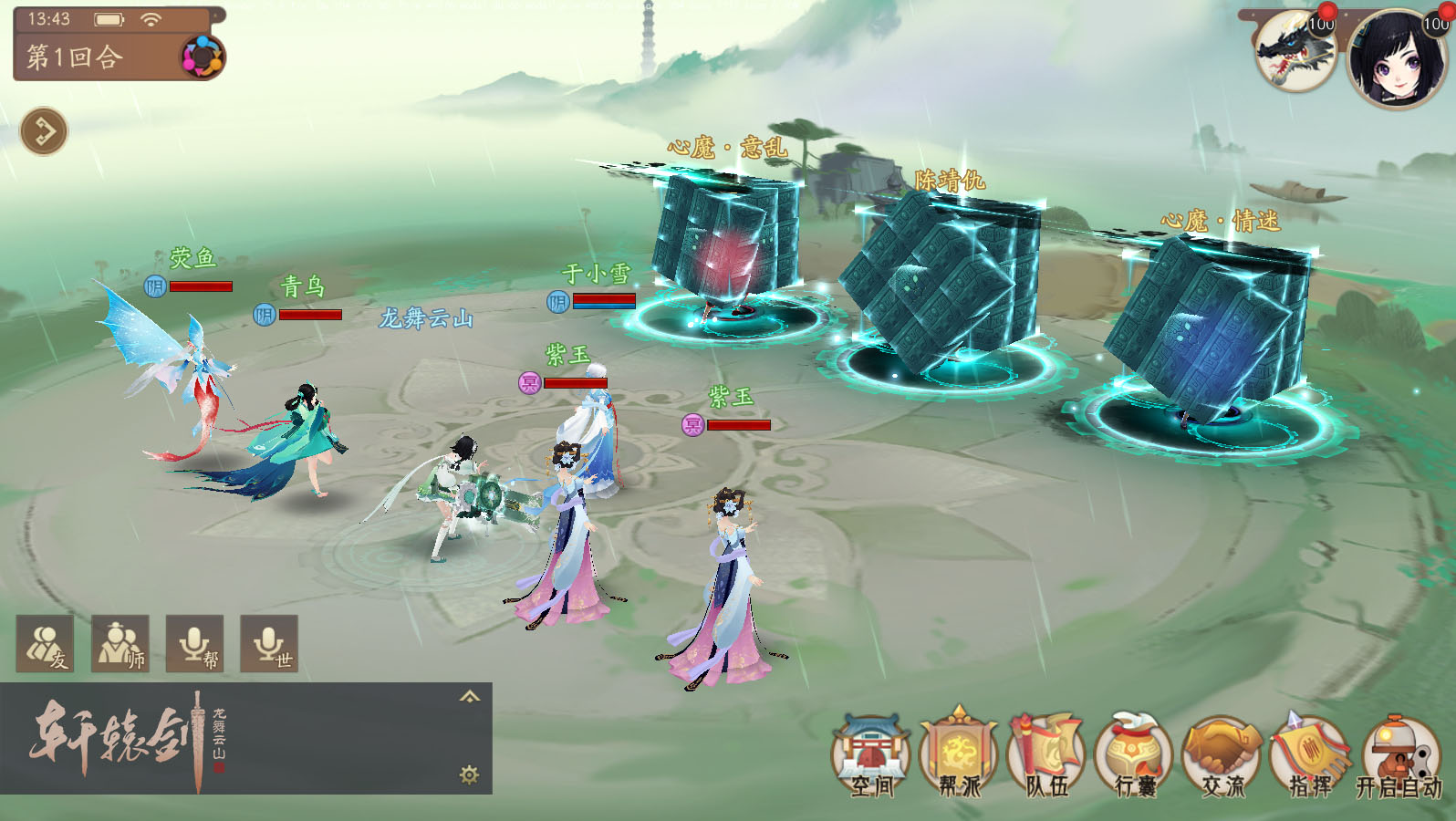Open the 行囊 bag inventory
Viewport: 1456px width, 821px height.
coord(1133,757)
